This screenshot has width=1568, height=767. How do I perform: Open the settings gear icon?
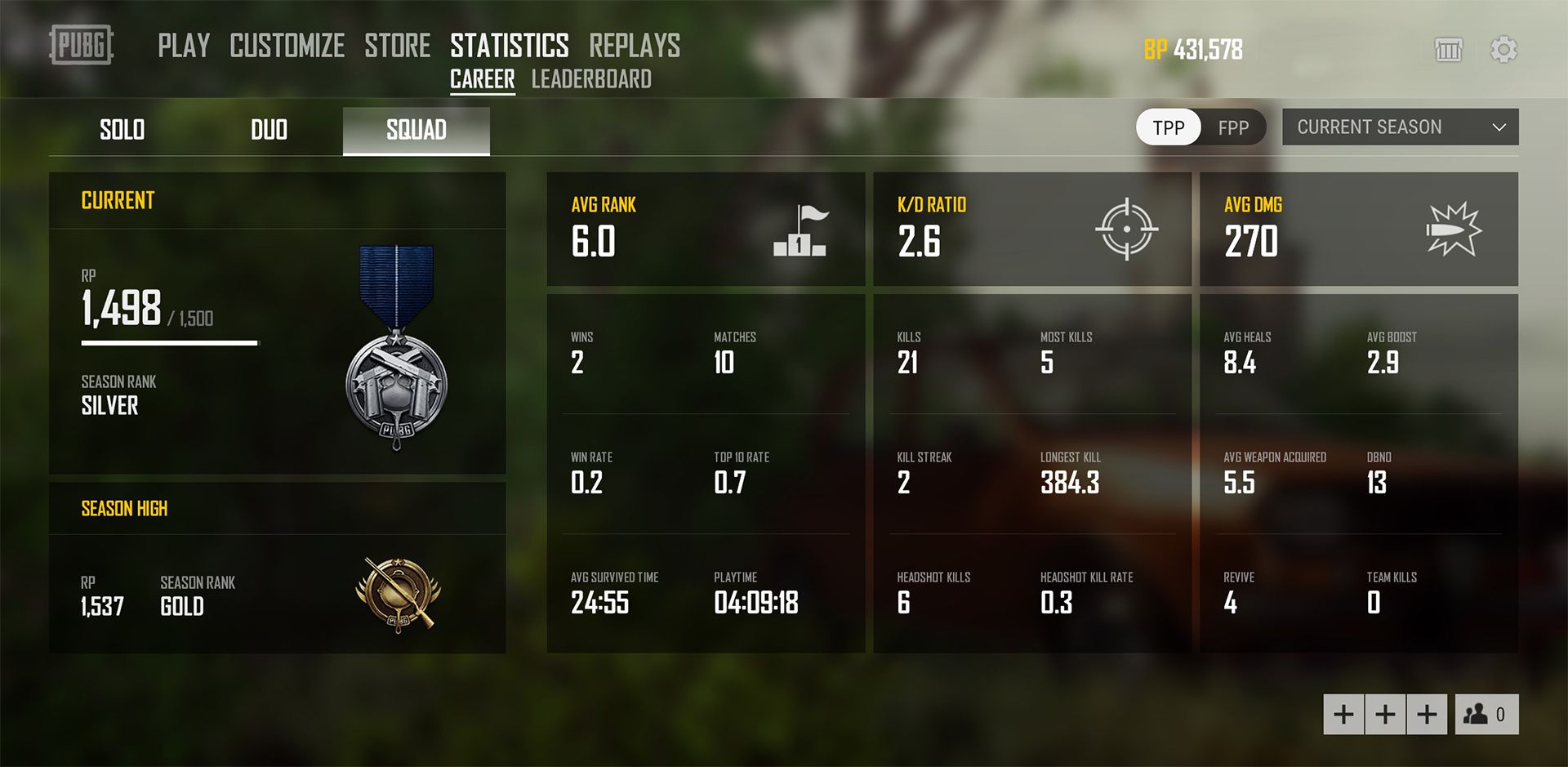[x=1503, y=50]
